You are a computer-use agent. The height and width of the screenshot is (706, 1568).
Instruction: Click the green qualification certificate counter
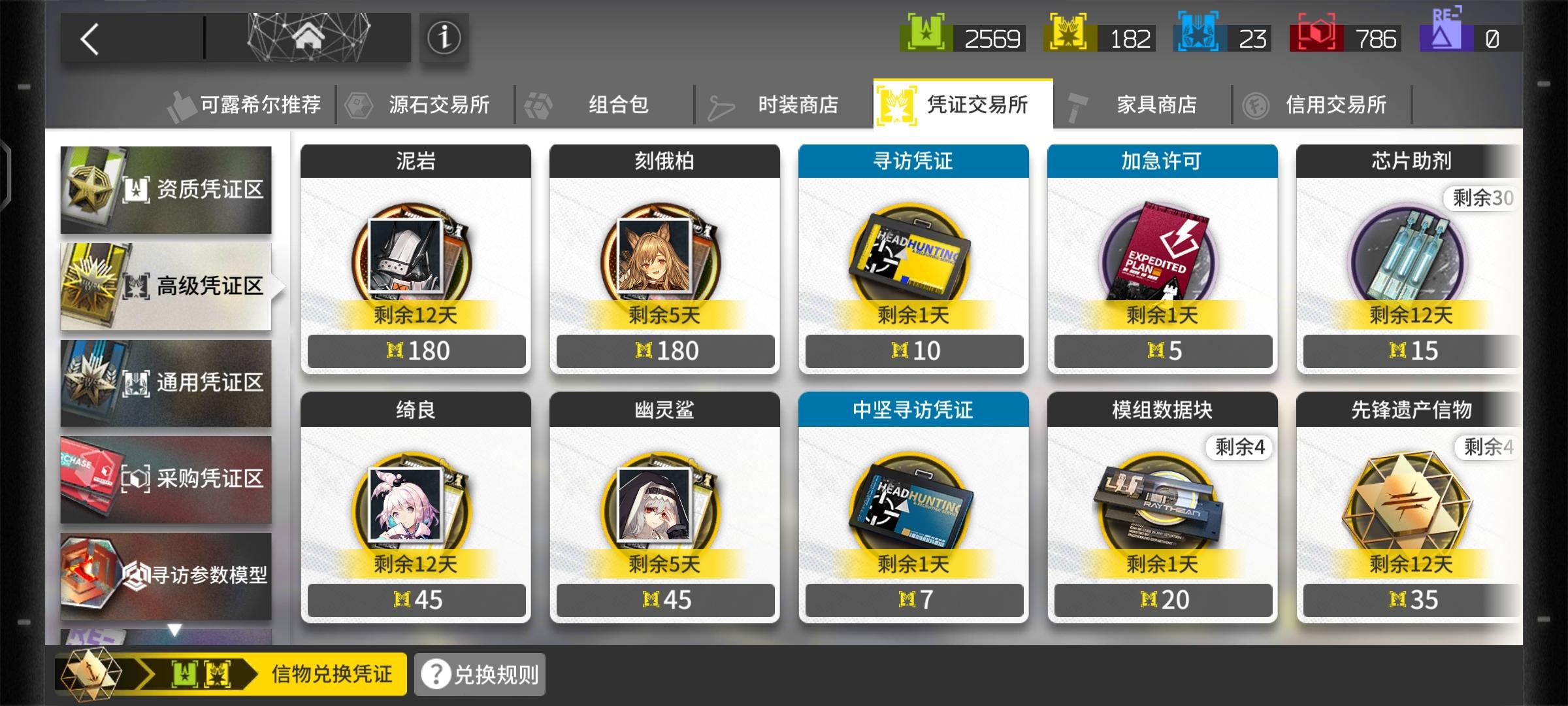coord(960,37)
